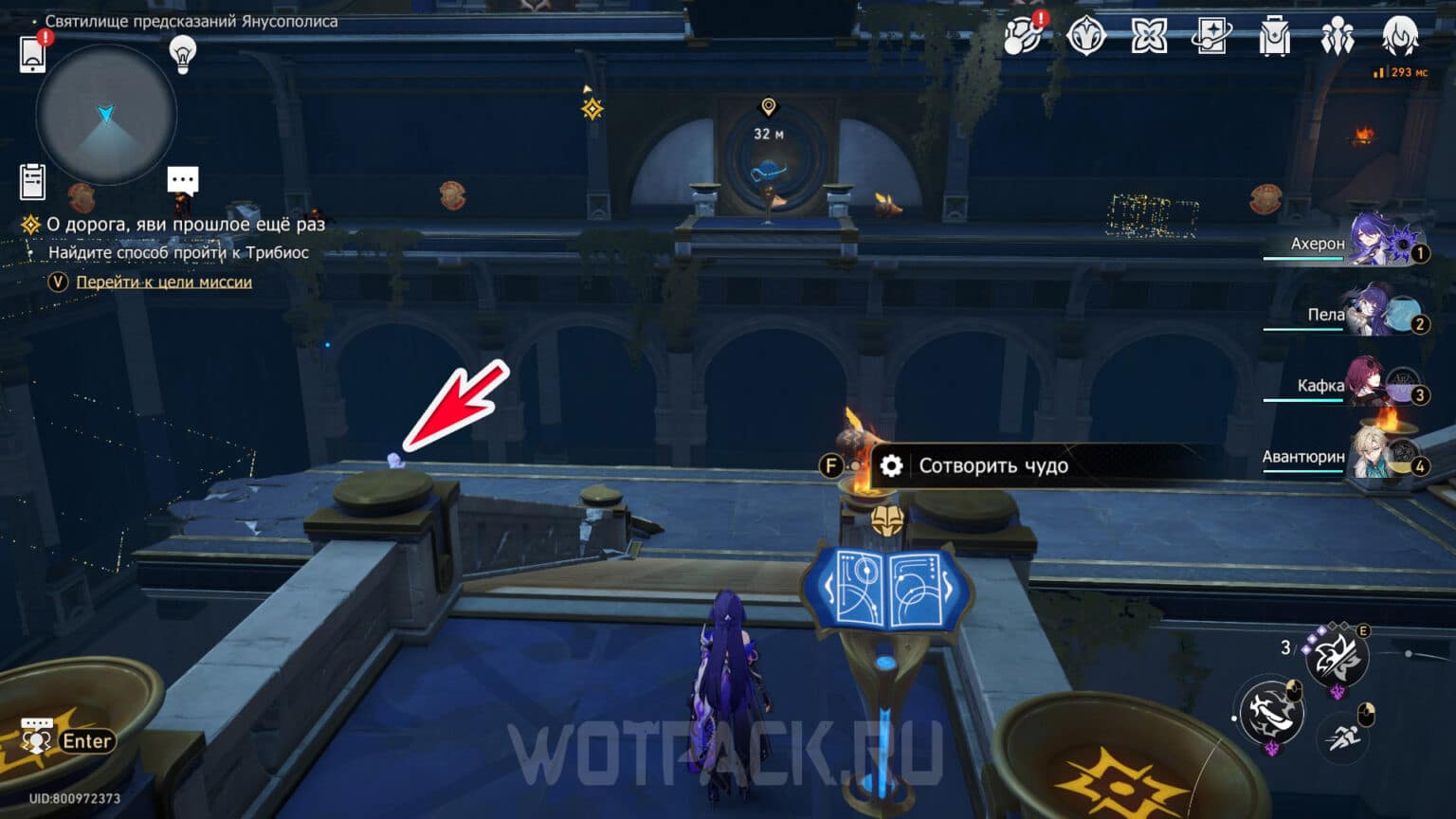Open the travel log missions icon

(x=34, y=181)
